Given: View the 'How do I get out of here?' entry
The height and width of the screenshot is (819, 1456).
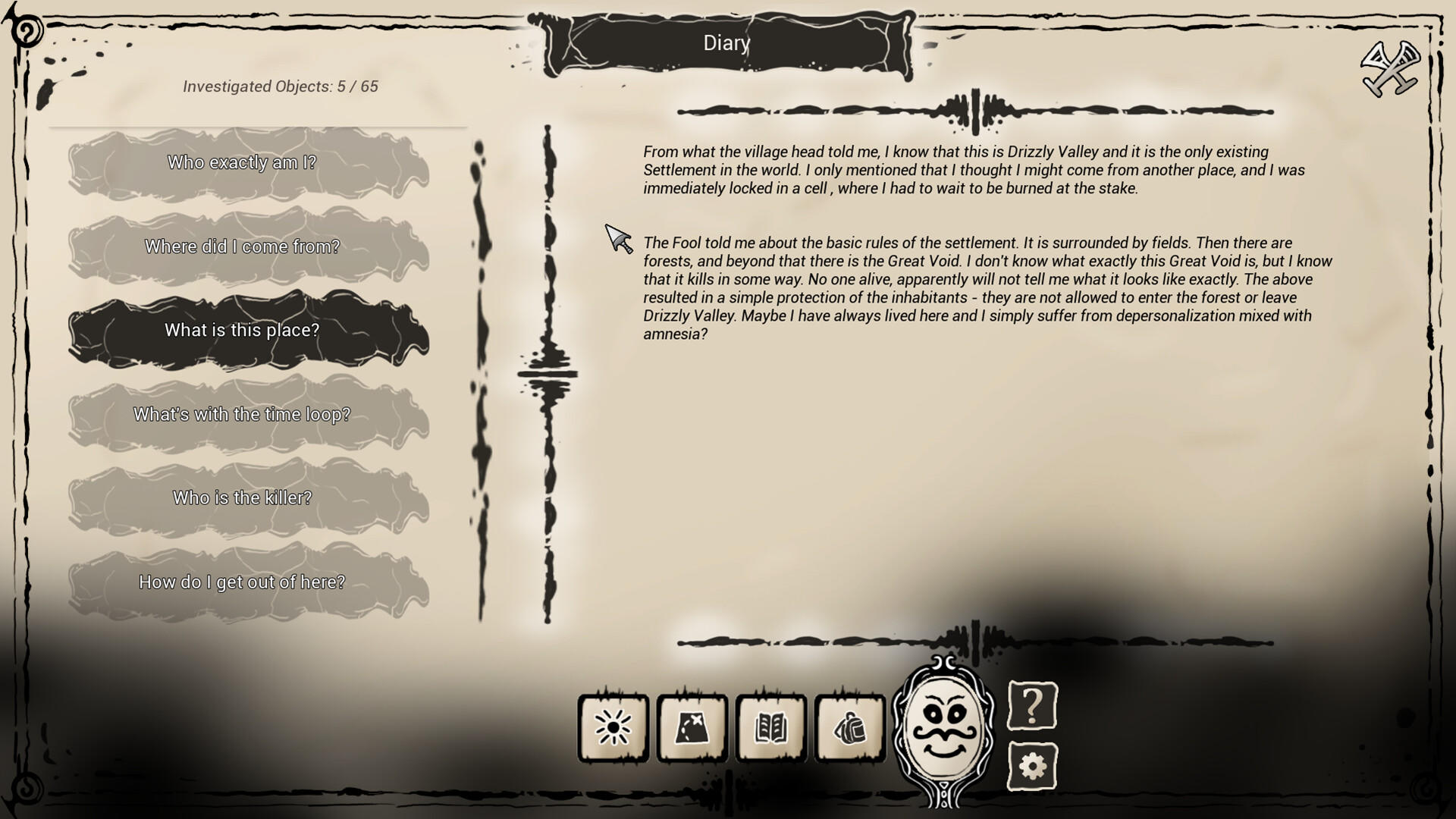Looking at the screenshot, I should tap(242, 582).
